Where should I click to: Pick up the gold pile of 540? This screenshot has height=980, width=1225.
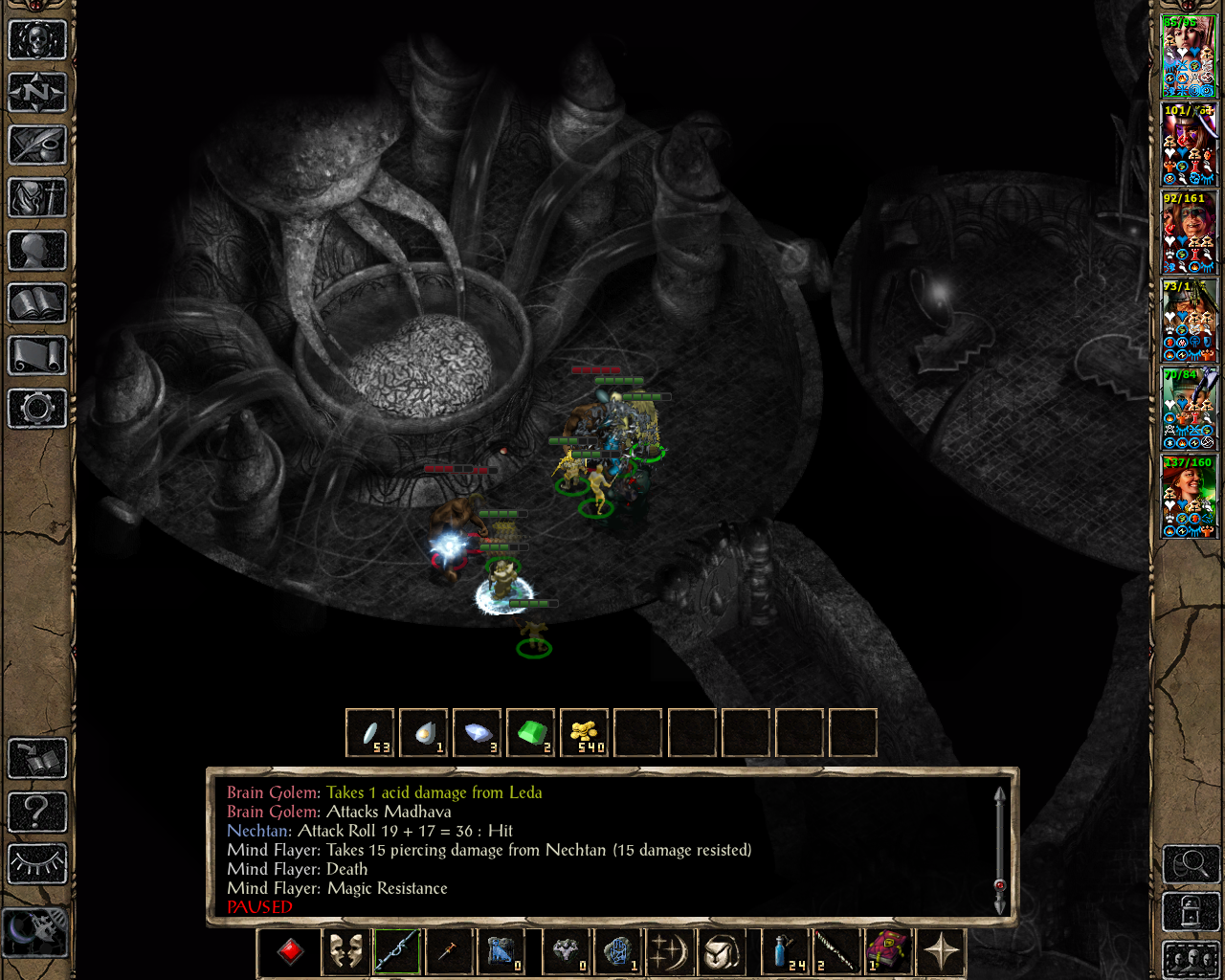point(584,733)
